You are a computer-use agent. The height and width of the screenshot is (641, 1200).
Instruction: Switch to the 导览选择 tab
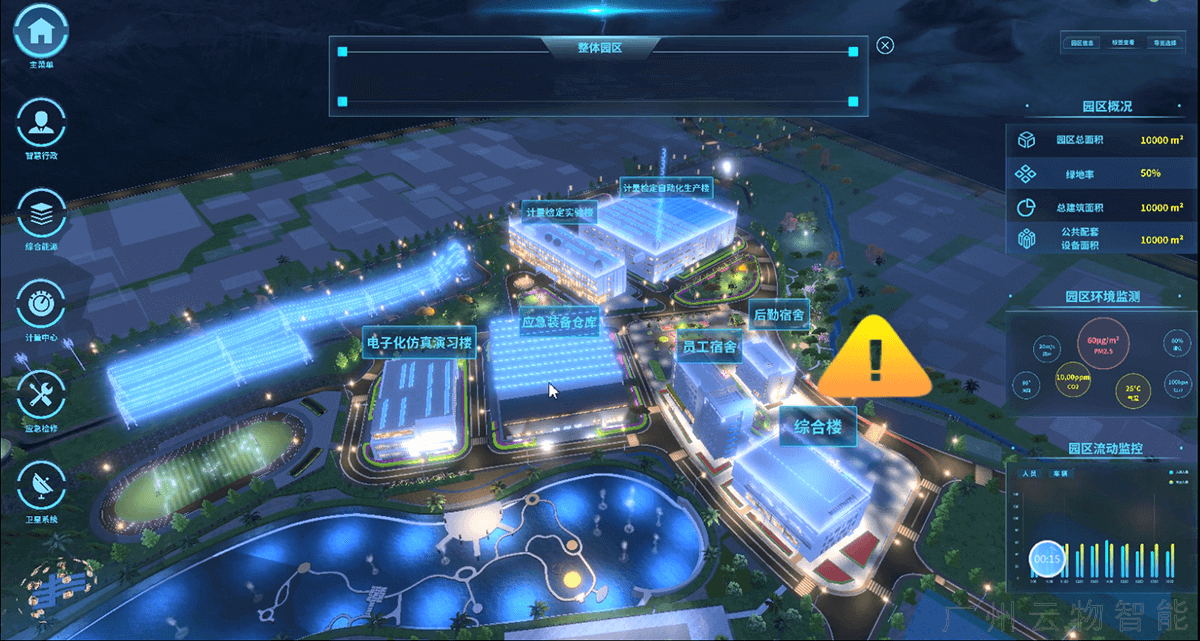[x=1164, y=43]
